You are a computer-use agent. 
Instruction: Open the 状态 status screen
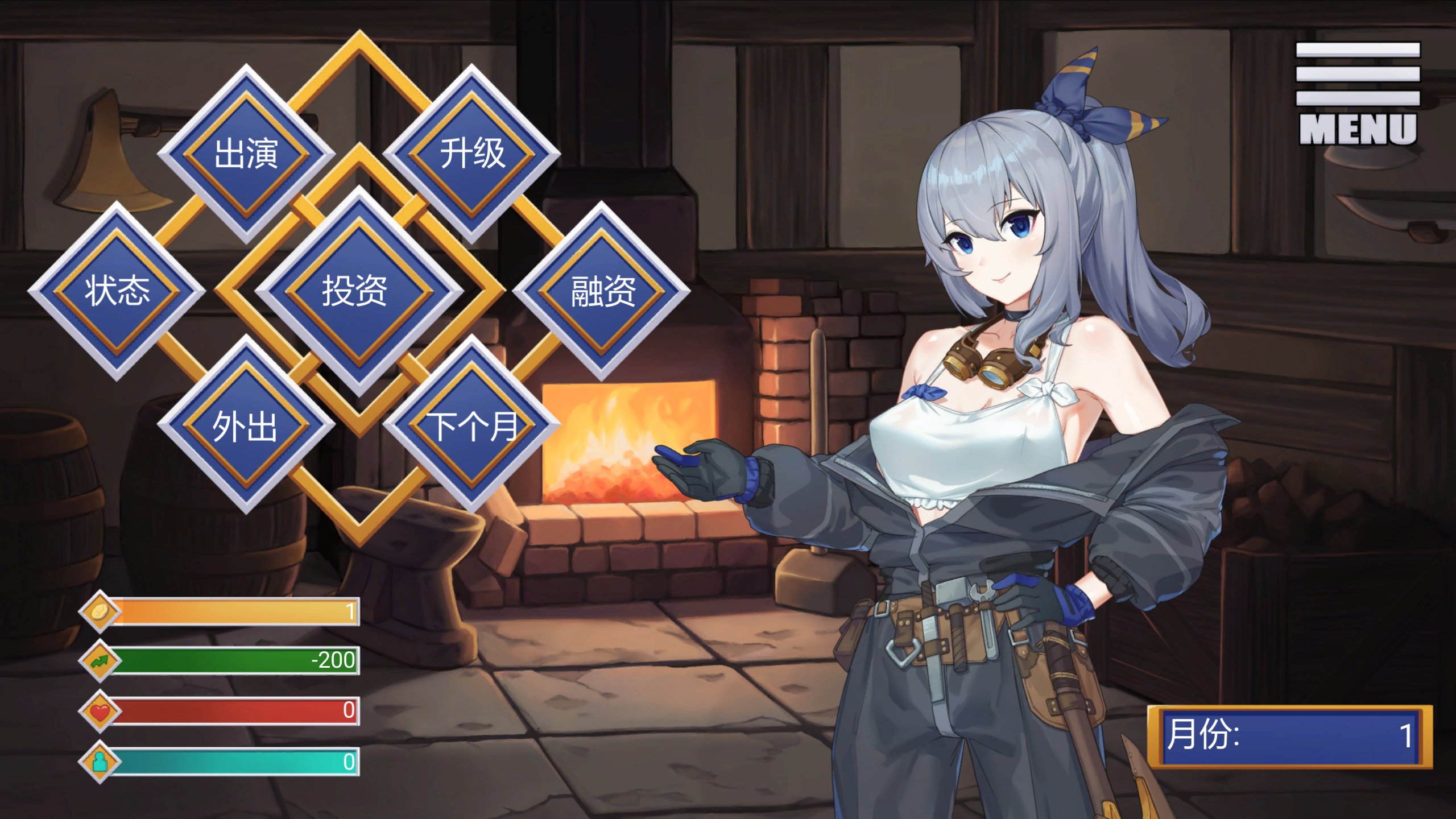tap(117, 291)
